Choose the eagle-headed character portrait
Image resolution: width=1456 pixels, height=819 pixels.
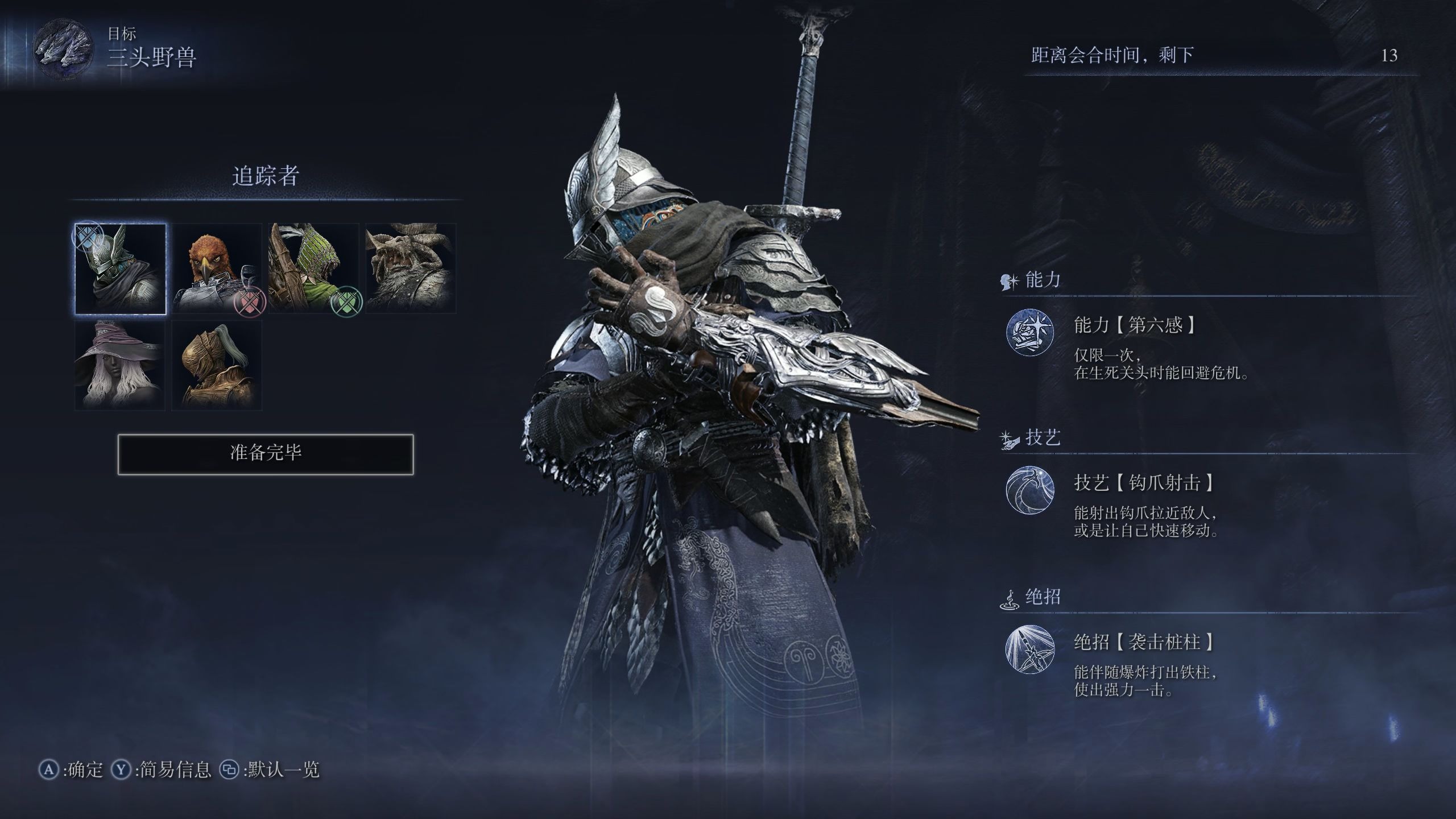click(217, 269)
